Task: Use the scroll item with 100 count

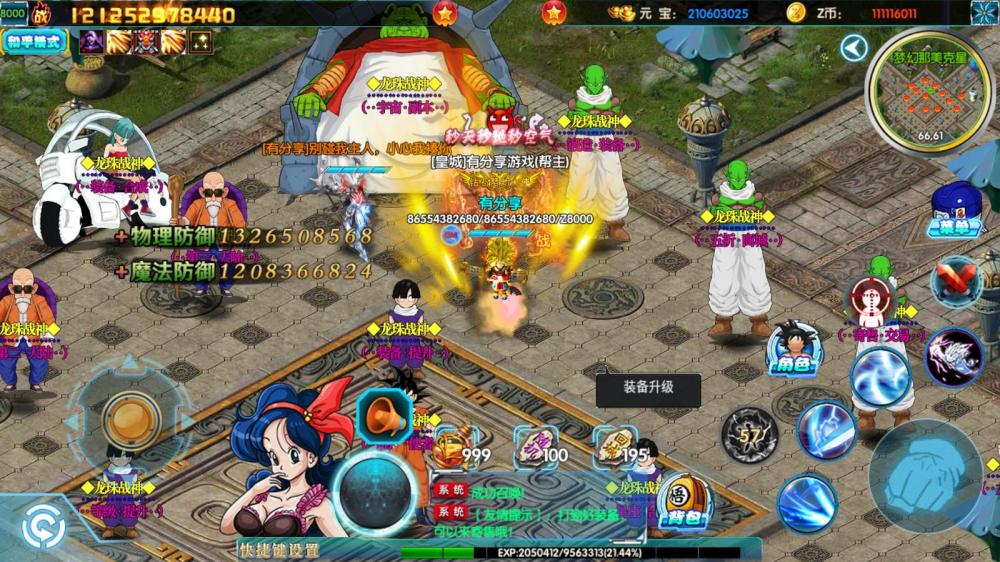Action: (537, 446)
